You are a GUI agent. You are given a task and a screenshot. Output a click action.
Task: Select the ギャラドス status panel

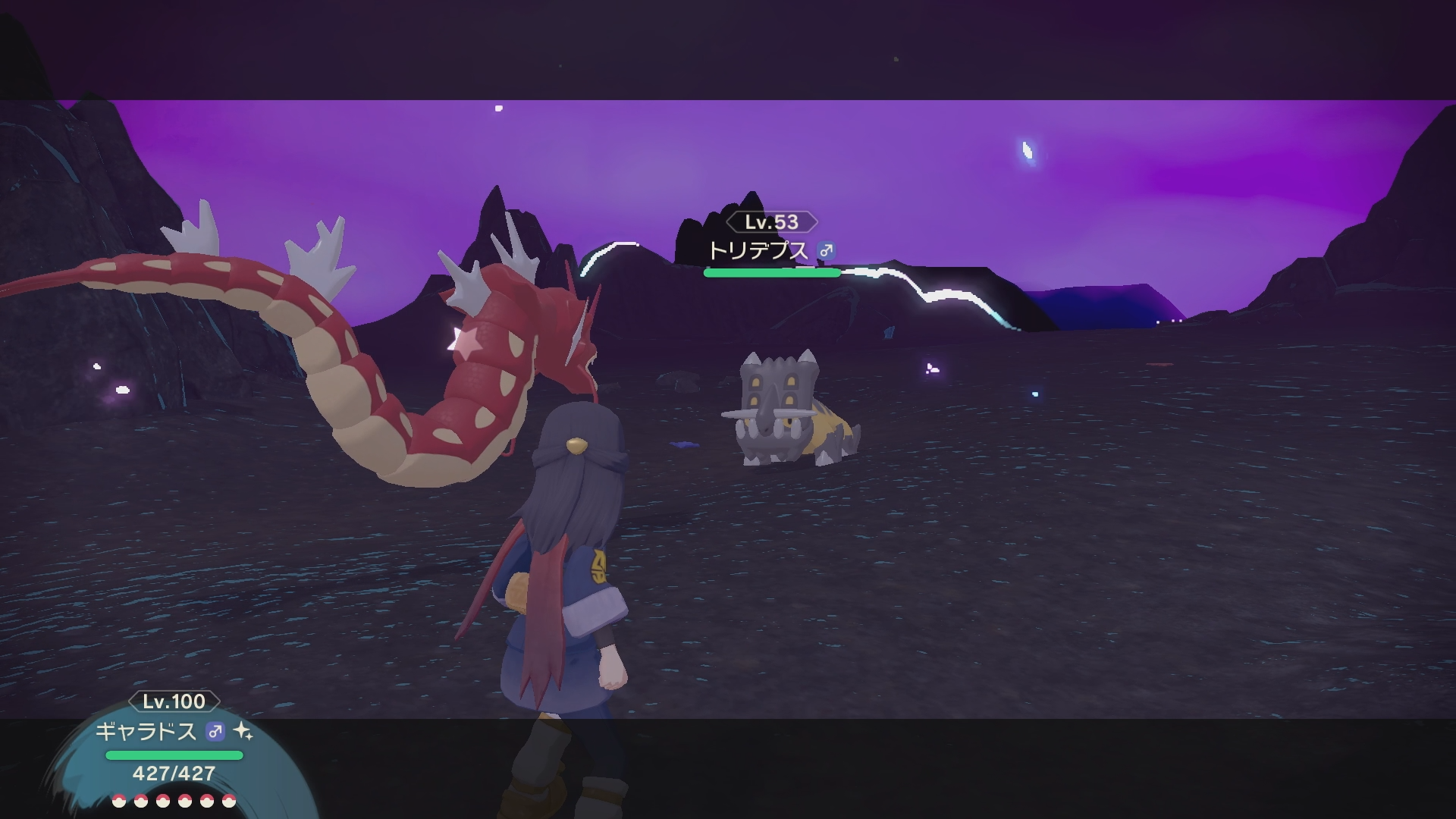point(174,751)
